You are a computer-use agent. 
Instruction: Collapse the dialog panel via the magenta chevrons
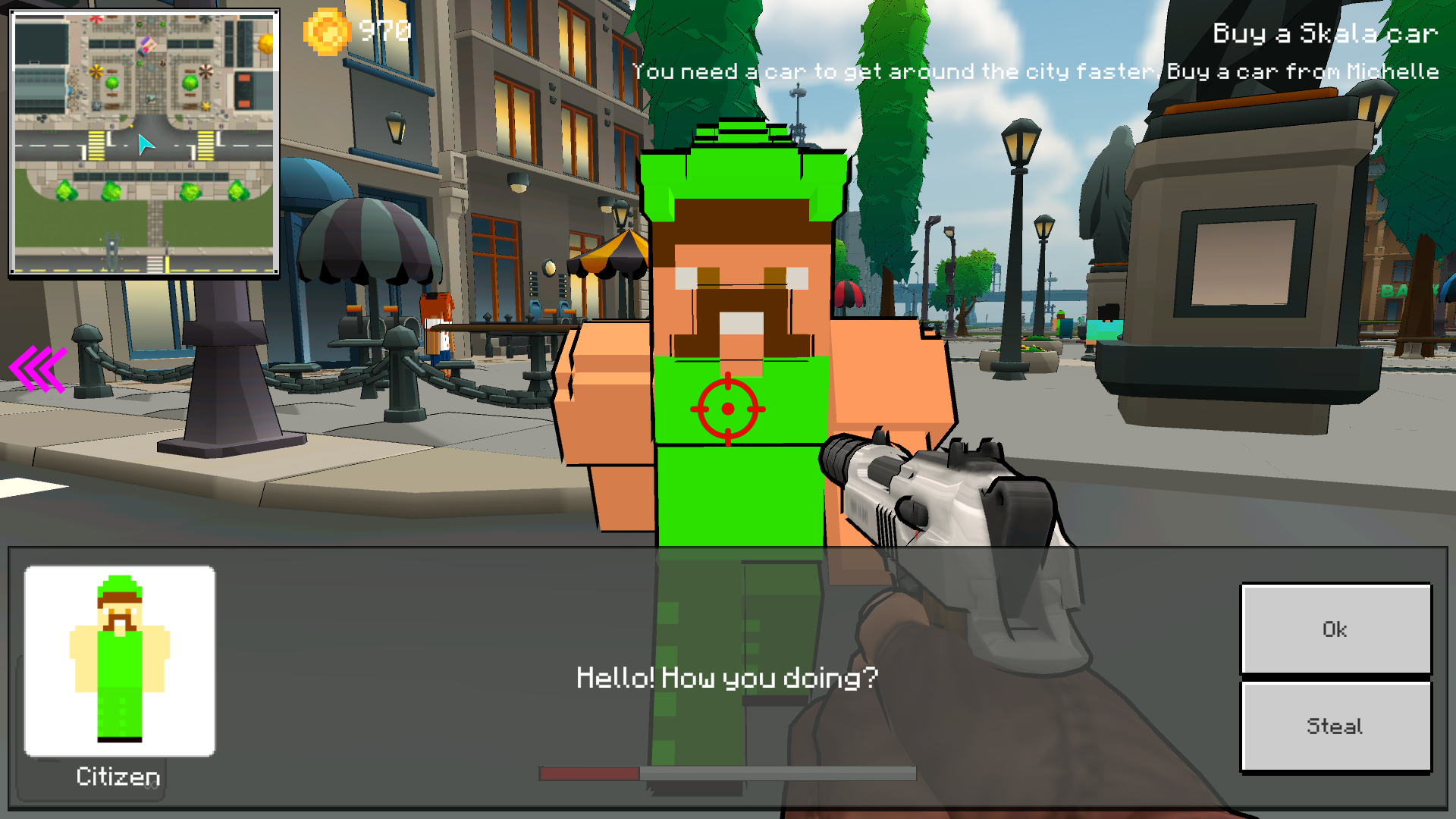(36, 369)
